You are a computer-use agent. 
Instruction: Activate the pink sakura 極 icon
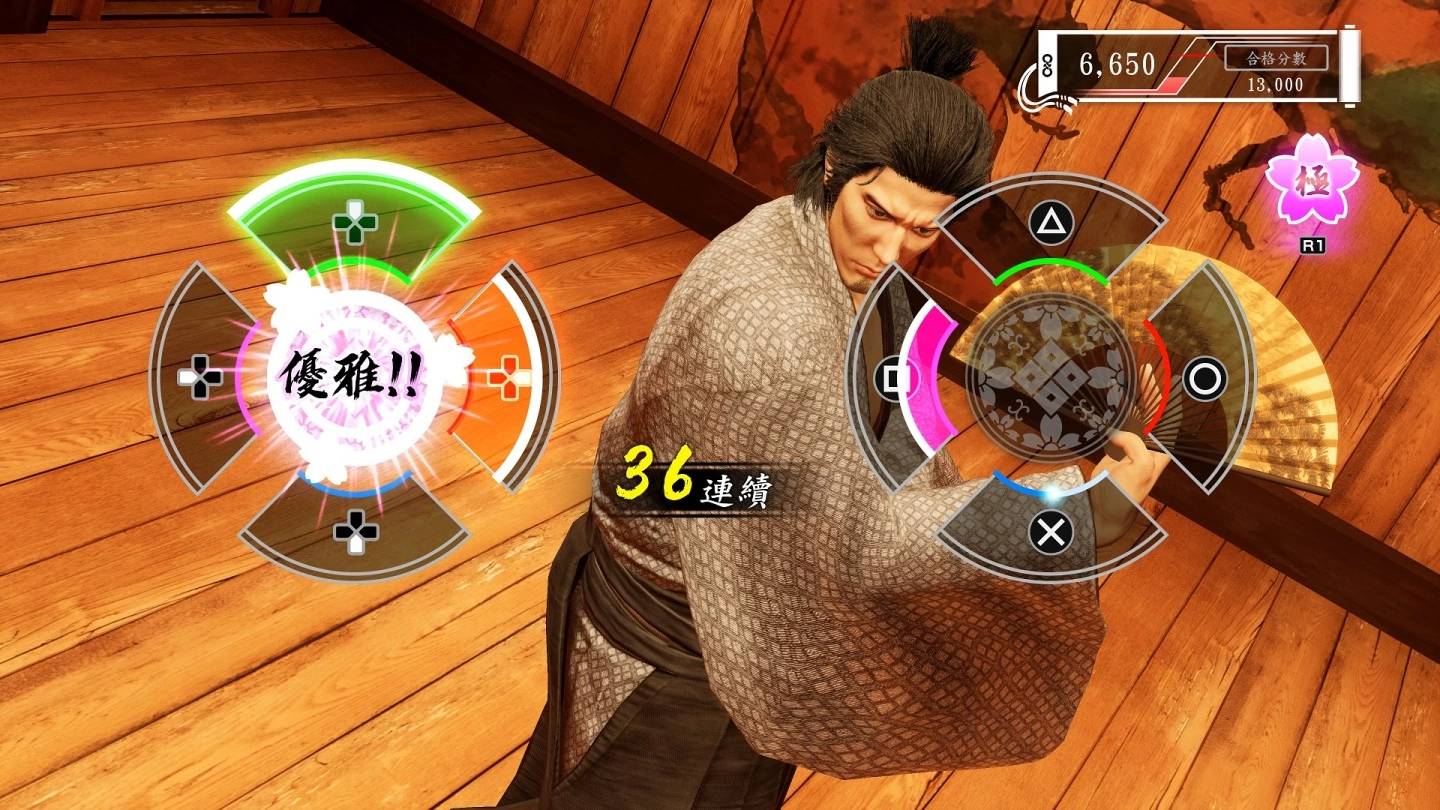[x=1311, y=185]
